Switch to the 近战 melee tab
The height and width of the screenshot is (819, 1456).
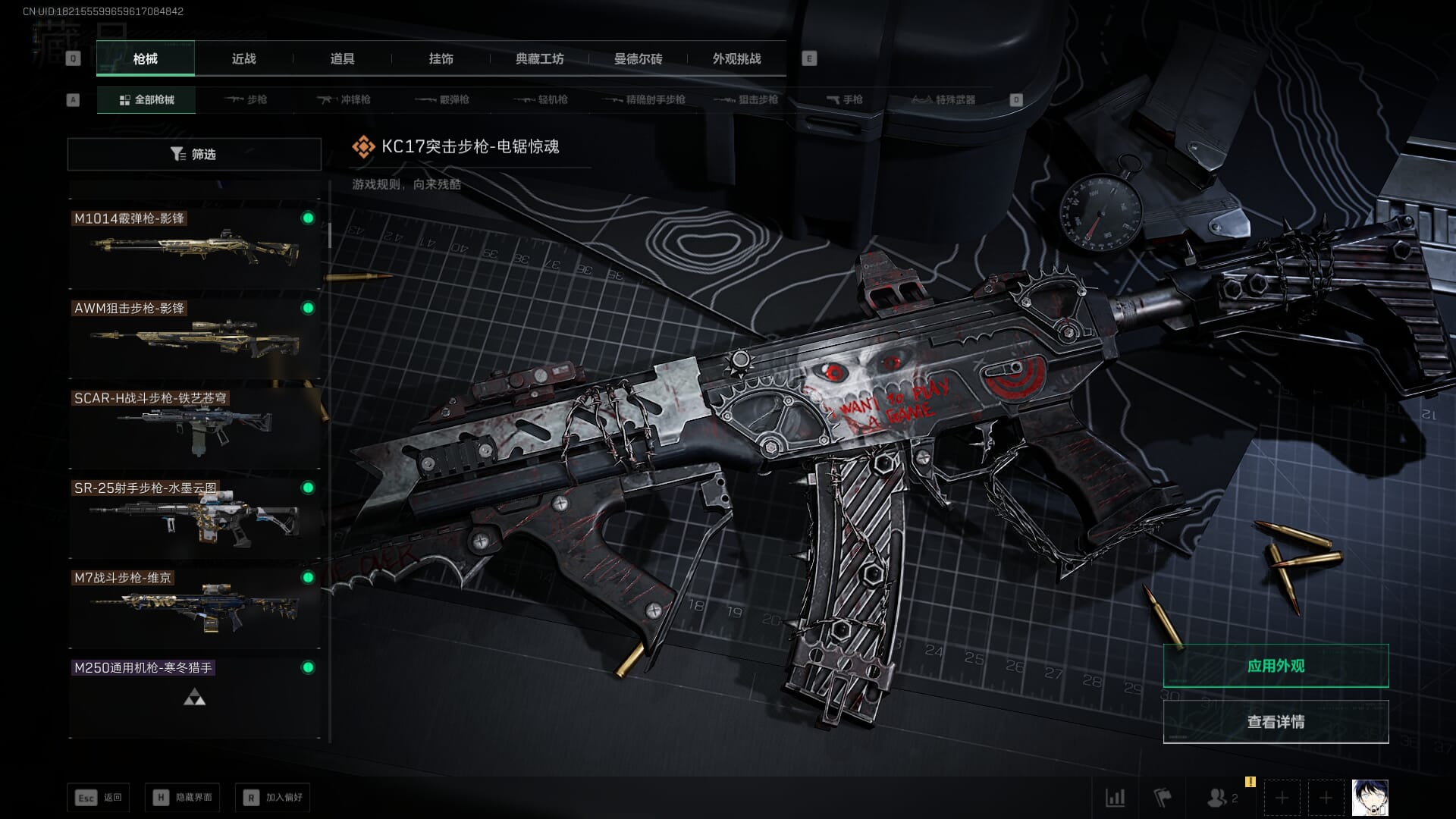pyautogui.click(x=243, y=58)
